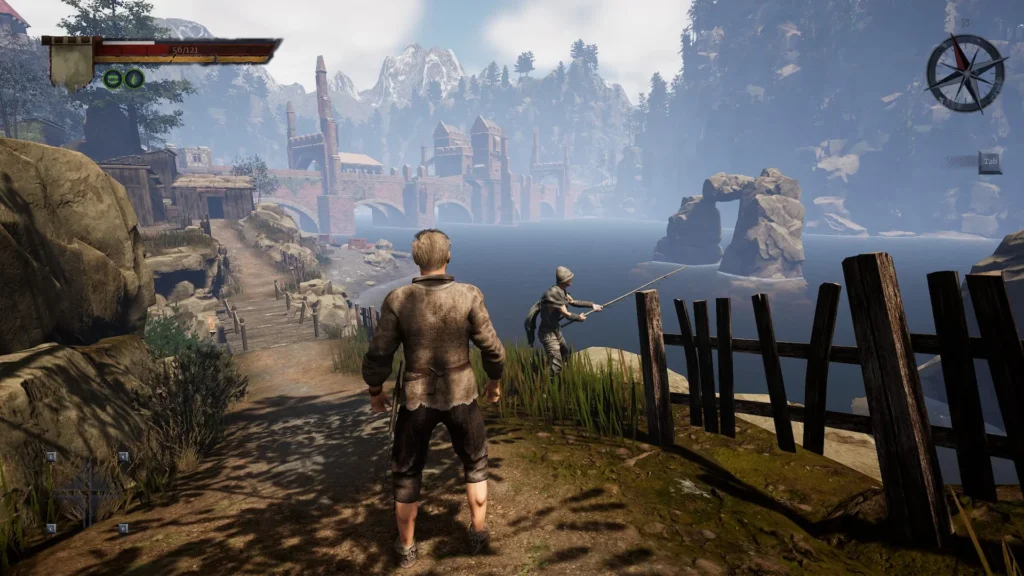Select the green leaf status icon
Screen dimensions: 1024x576
(135, 78)
